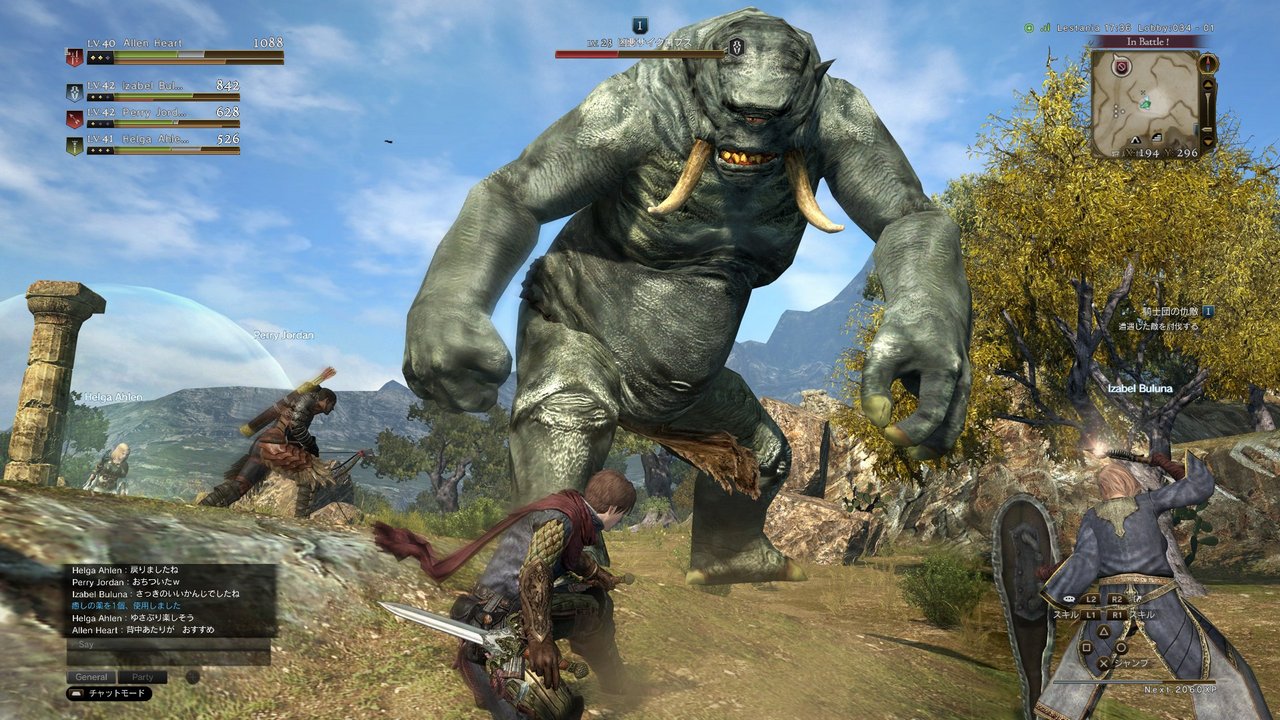Click the jump cross-button icon beside ジャンプ
This screenshot has width=1280, height=720.
click(x=1103, y=662)
